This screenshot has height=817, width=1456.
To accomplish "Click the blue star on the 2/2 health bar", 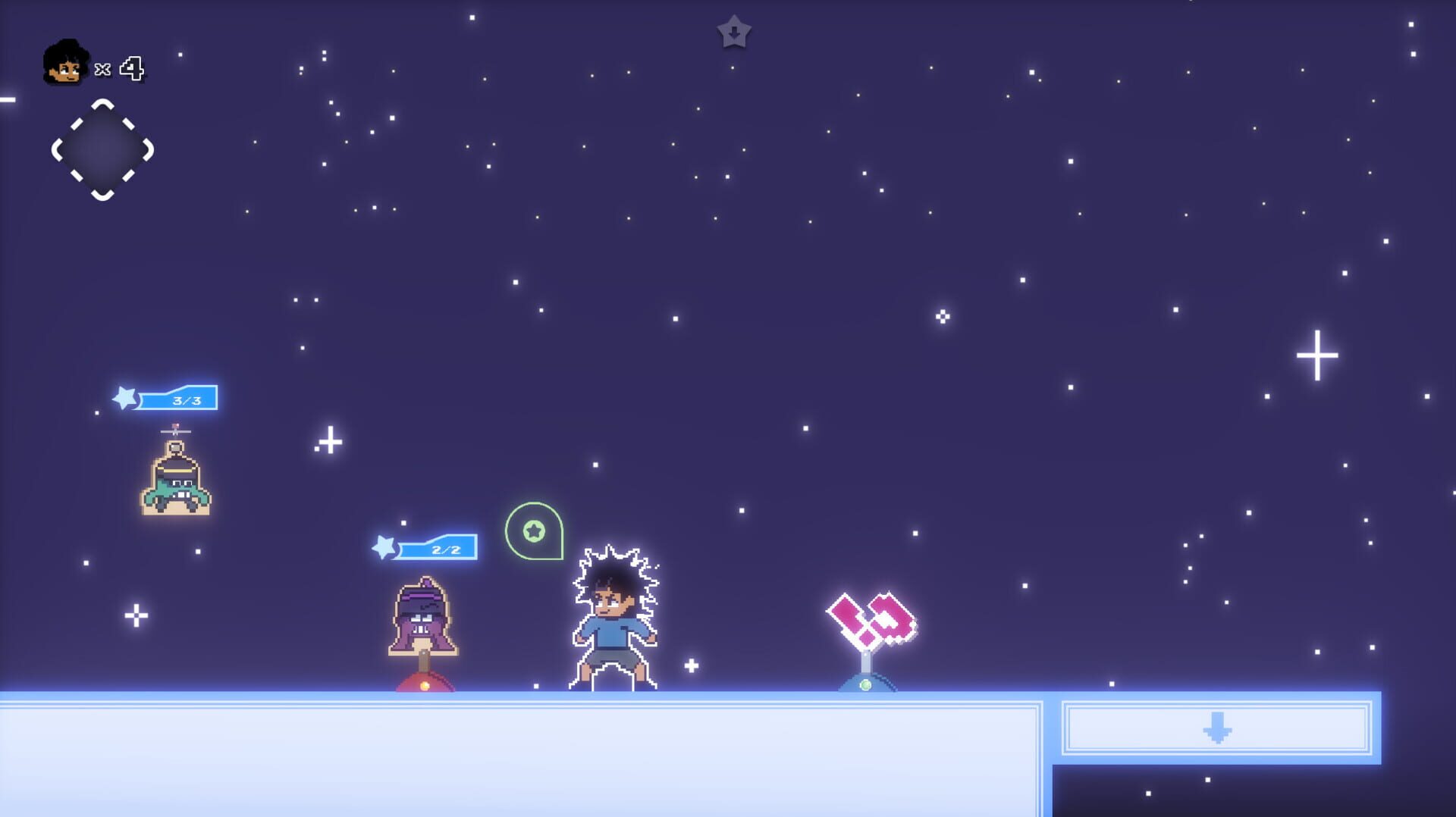I will [x=385, y=546].
